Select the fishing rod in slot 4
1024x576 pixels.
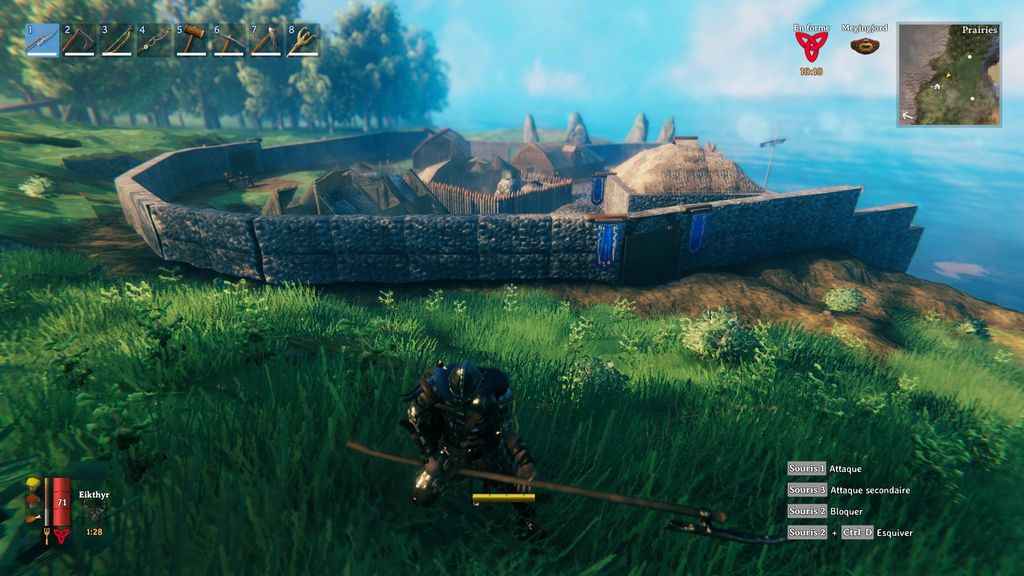[154, 40]
